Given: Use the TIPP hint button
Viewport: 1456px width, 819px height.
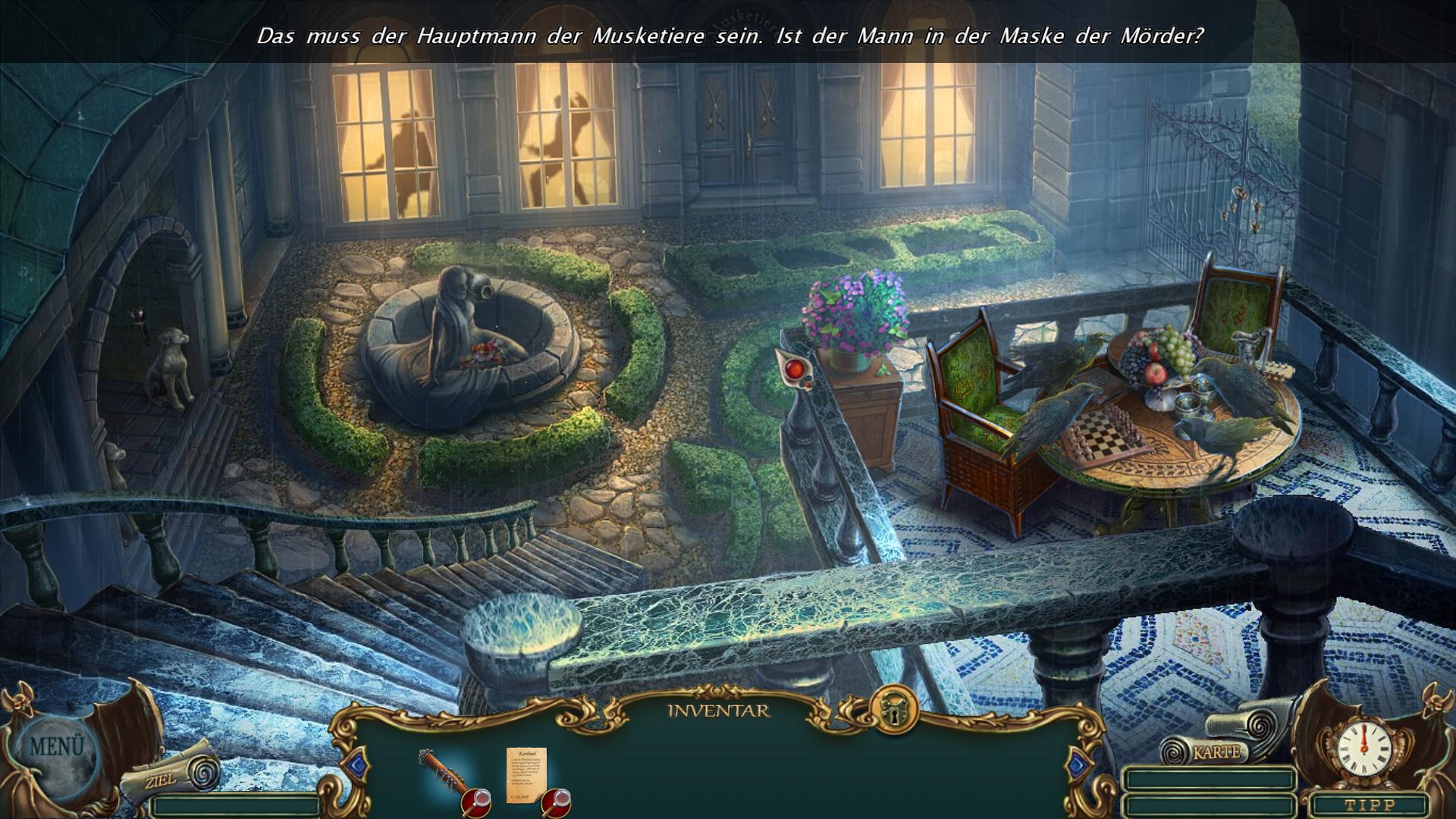Looking at the screenshot, I should [1369, 805].
